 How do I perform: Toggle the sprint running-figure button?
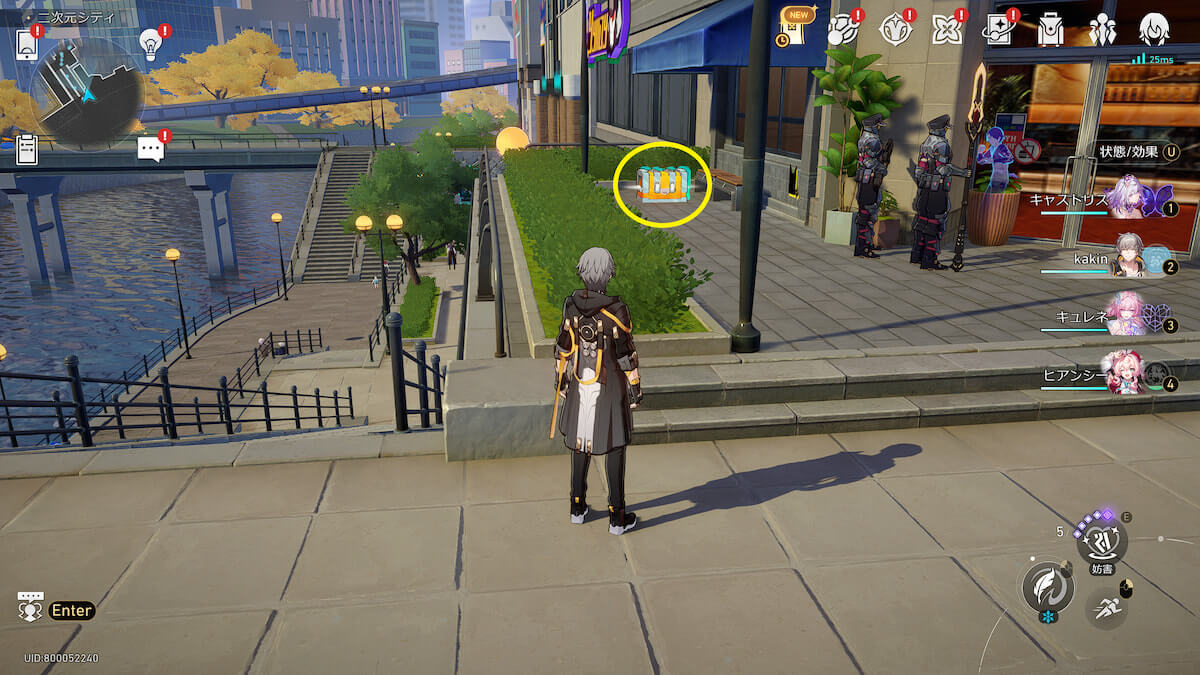click(1106, 606)
